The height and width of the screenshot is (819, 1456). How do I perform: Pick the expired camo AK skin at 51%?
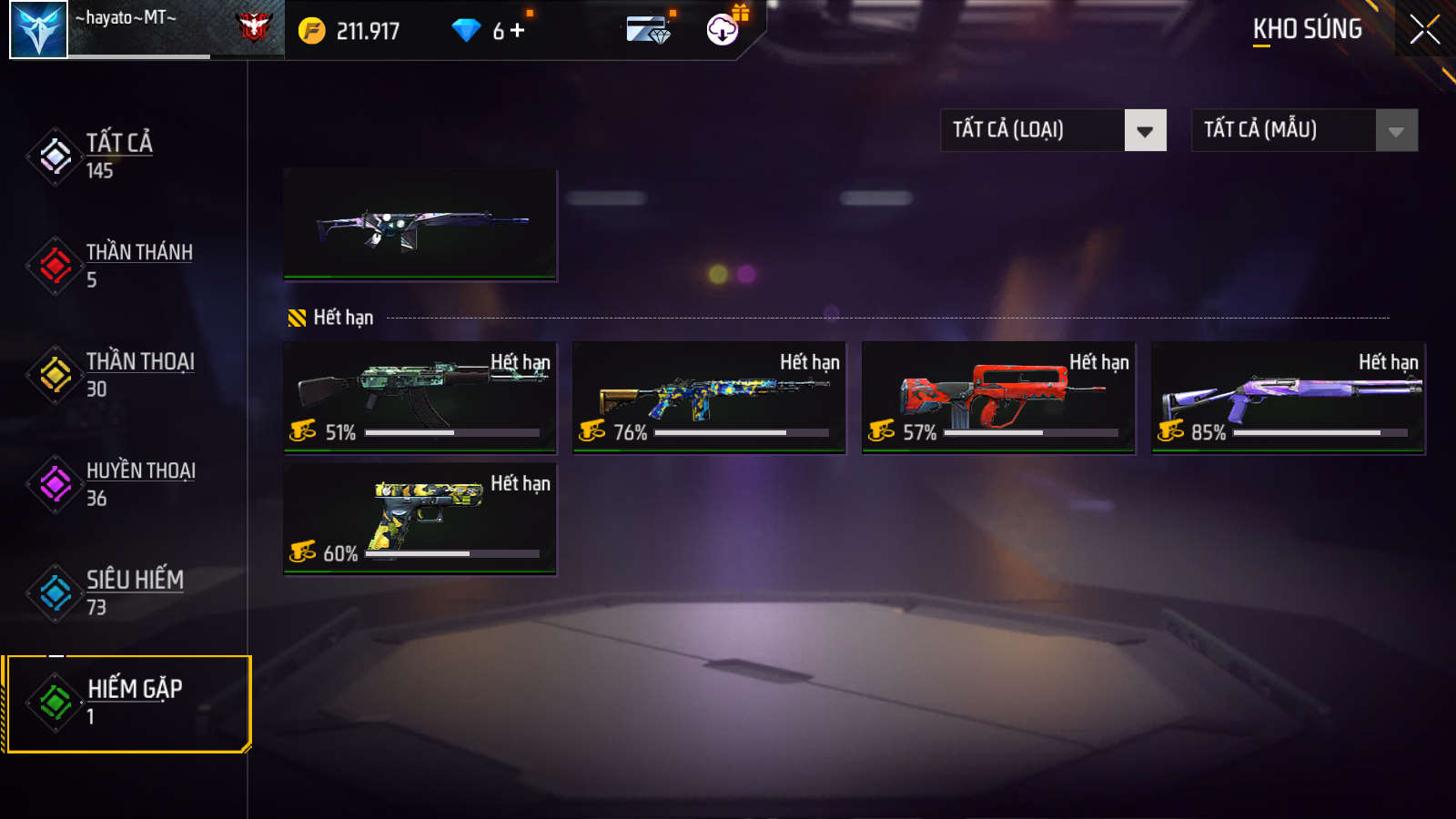tap(420, 397)
